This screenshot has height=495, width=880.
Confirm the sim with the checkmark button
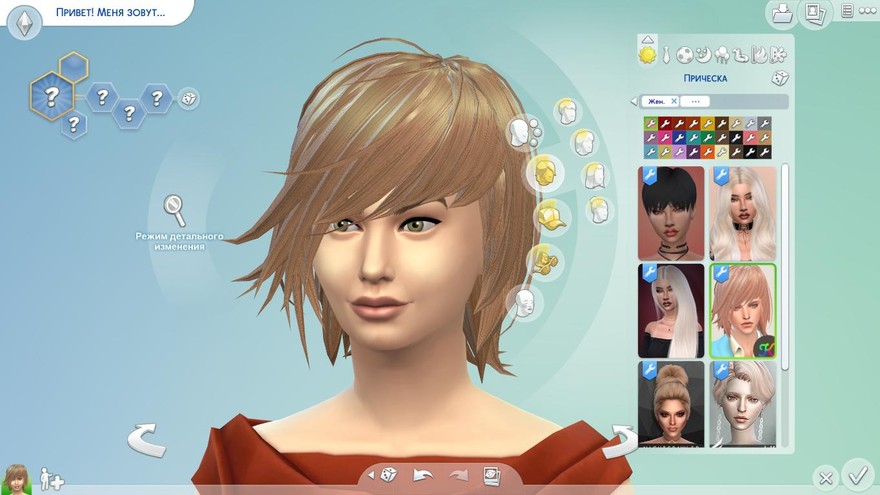pyautogui.click(x=857, y=473)
